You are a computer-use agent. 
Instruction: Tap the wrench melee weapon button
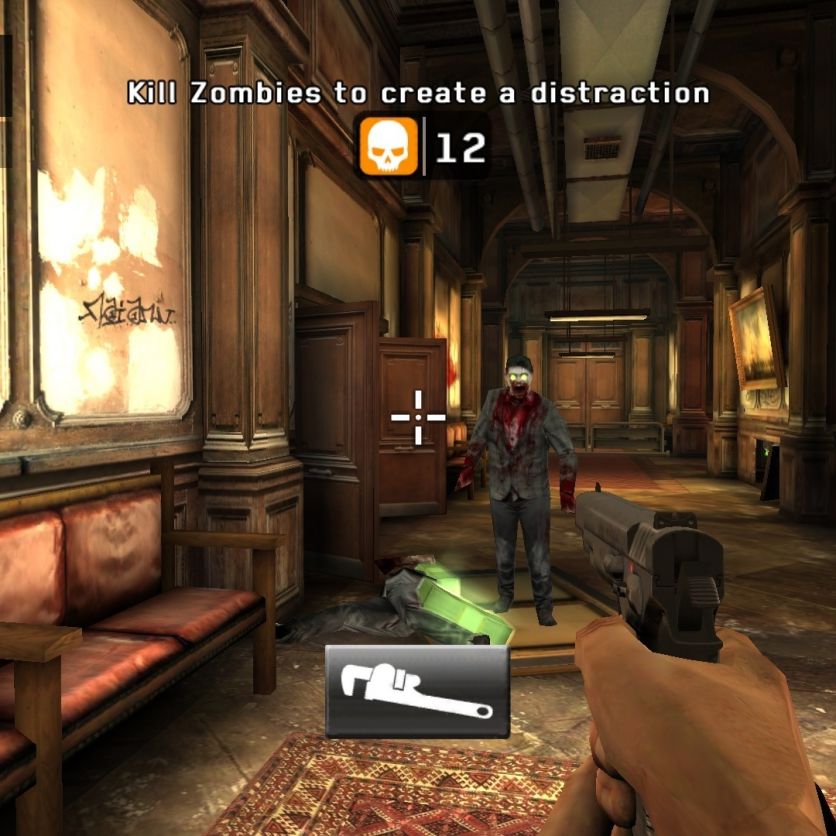coord(417,691)
